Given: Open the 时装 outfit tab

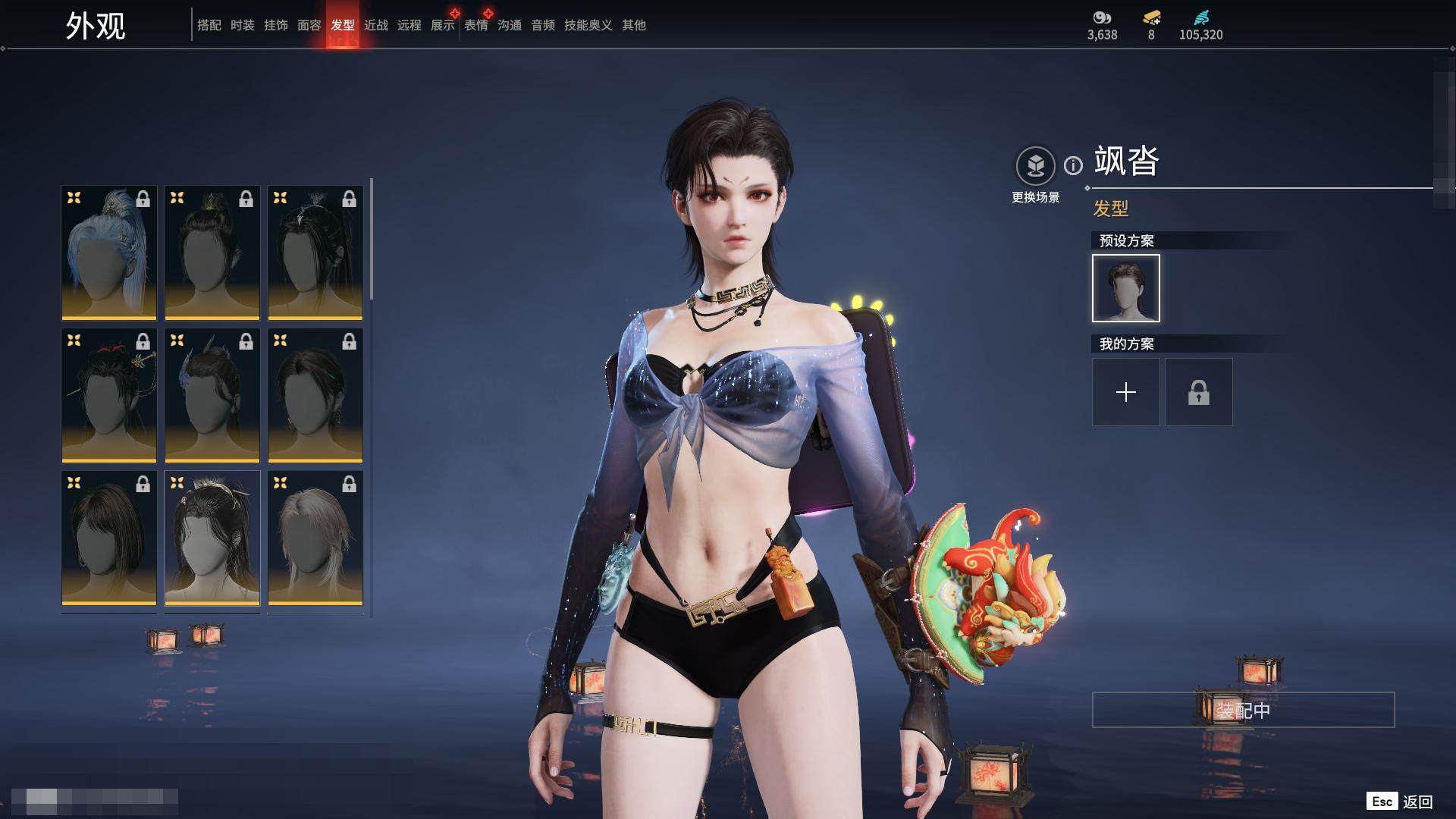Looking at the screenshot, I should [243, 25].
